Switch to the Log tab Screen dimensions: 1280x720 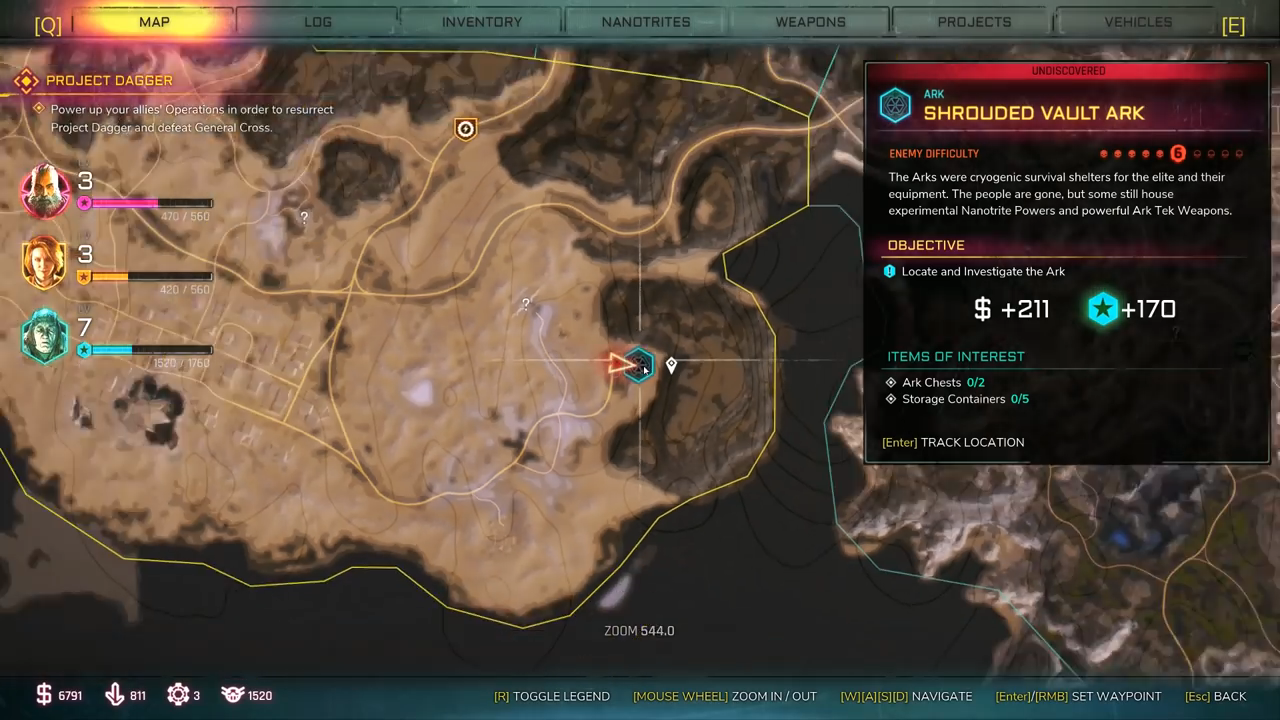point(318,22)
